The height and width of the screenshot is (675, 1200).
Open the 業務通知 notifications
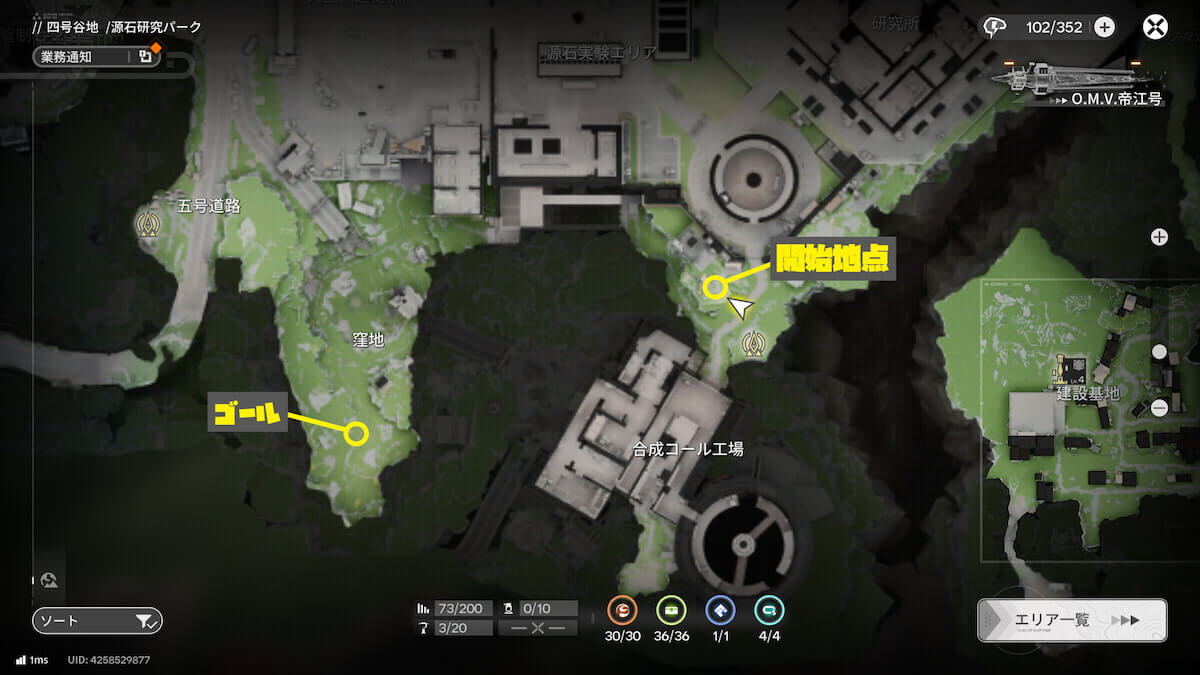96,57
